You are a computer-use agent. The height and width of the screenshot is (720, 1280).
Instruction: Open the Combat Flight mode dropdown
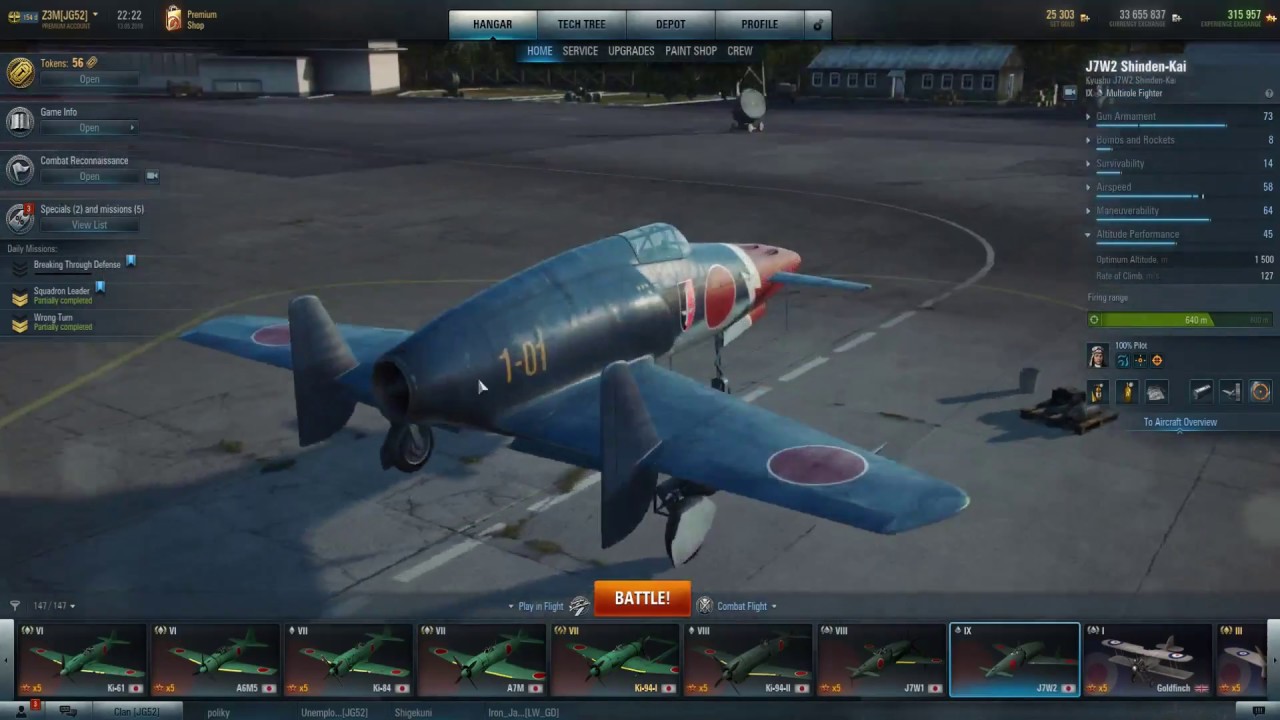(x=746, y=606)
